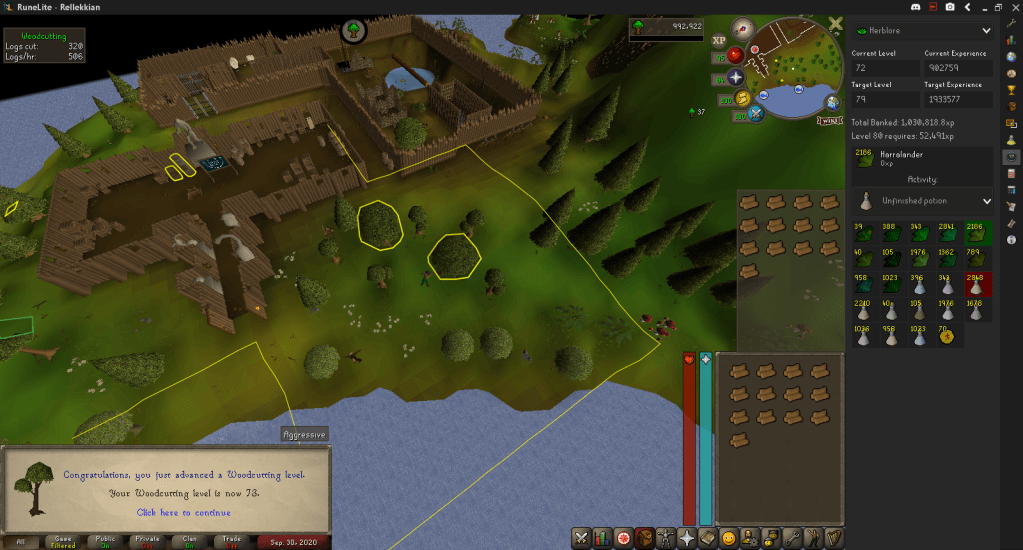Click the compass to face north
Screen dimensions: 1023x550
pyautogui.click(x=743, y=29)
